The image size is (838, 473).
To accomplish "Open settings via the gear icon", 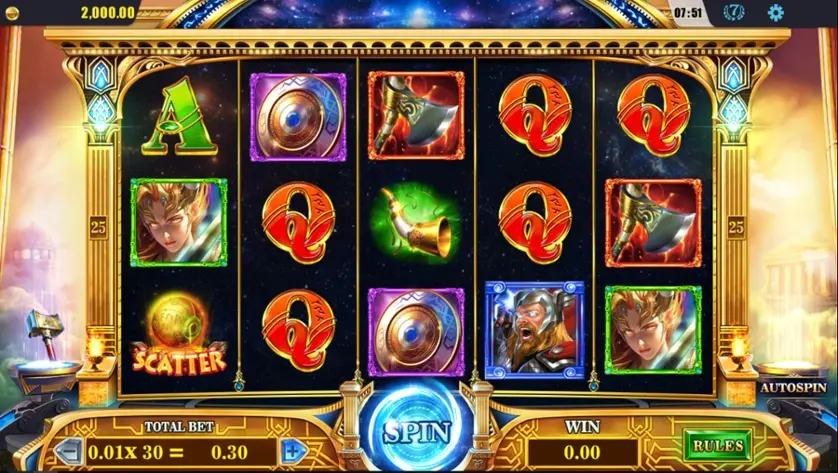I will (x=775, y=13).
